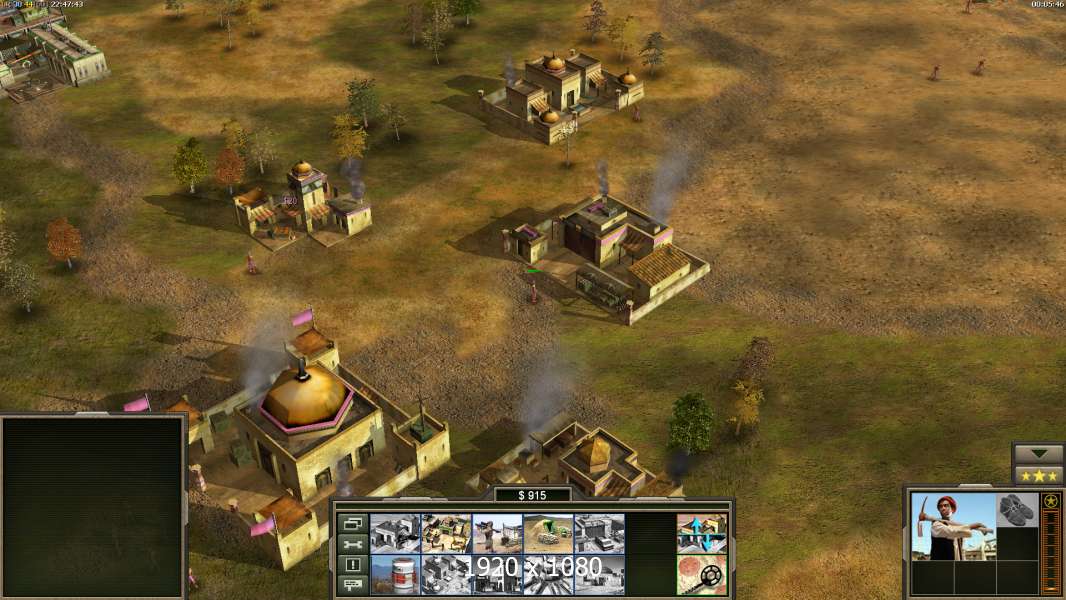Select the red-and-white barrel build icon
1066x600 pixels.
(x=395, y=574)
